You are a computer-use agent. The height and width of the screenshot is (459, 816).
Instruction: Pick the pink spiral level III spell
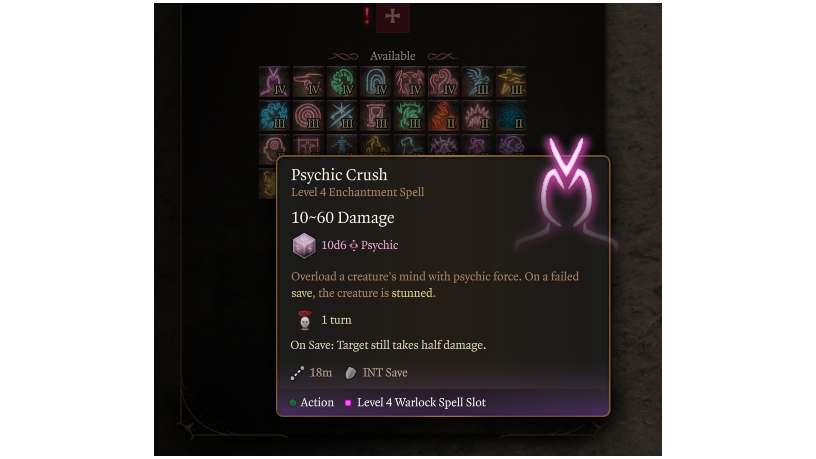point(308,116)
